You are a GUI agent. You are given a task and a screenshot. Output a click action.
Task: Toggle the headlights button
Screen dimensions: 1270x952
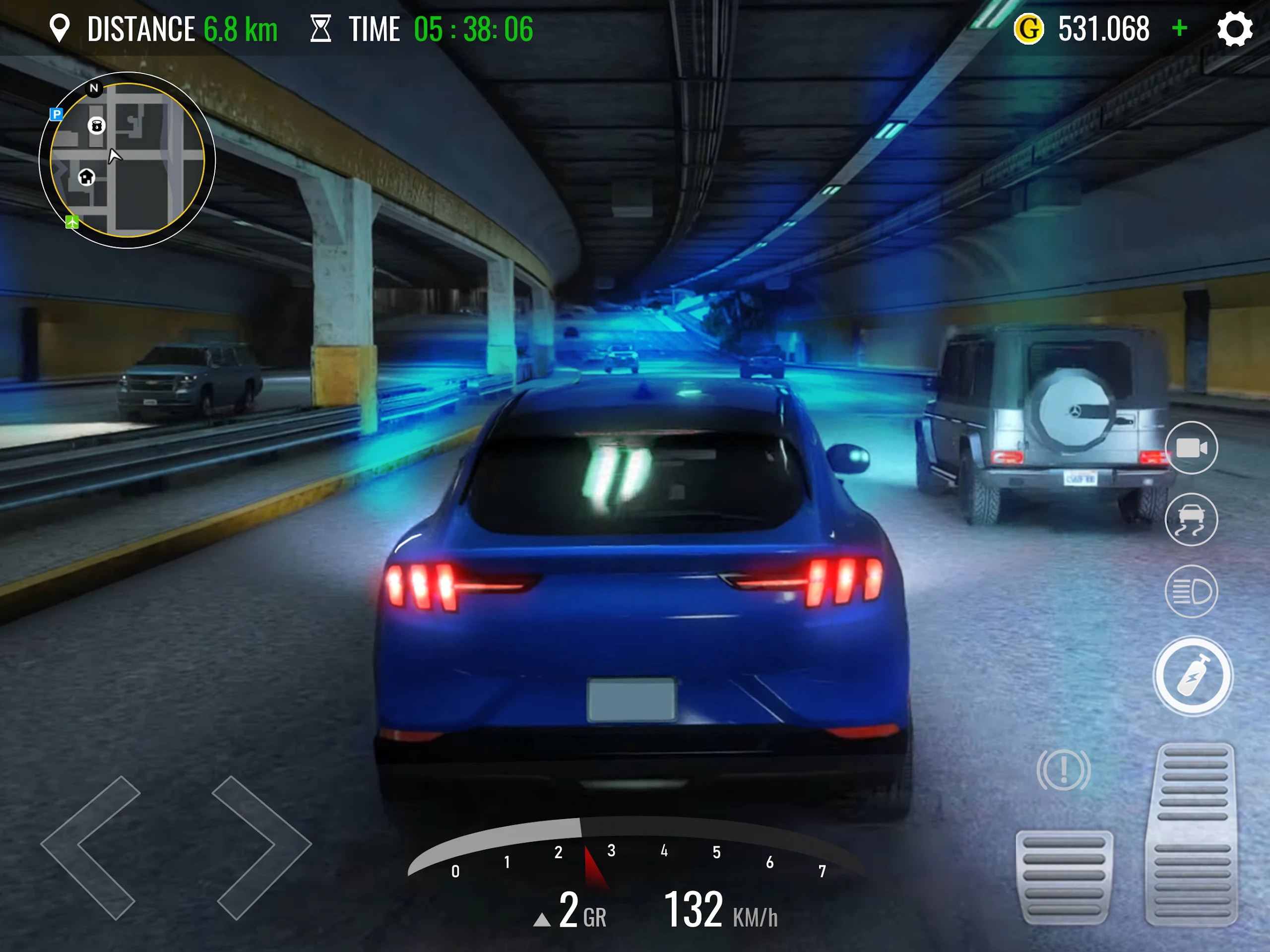(1191, 591)
